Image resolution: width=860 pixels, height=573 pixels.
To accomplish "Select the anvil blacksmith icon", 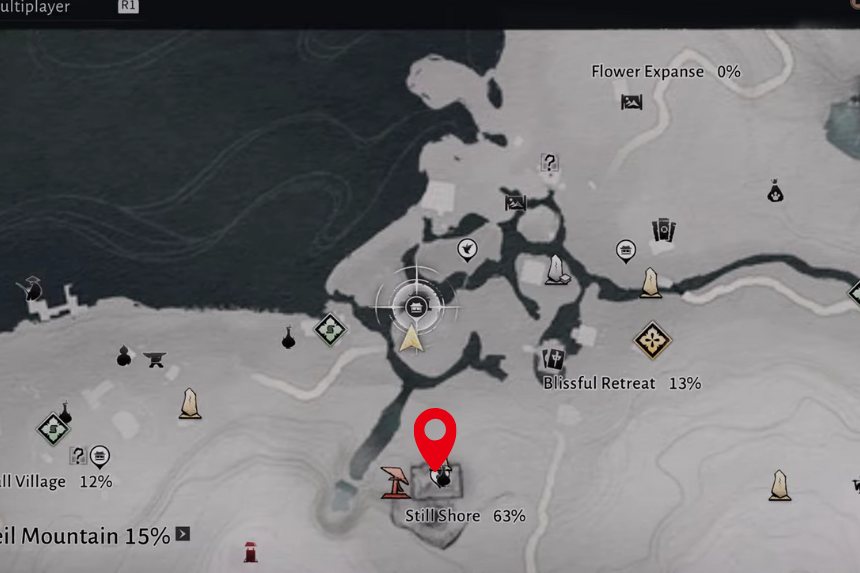I will pyautogui.click(x=154, y=359).
